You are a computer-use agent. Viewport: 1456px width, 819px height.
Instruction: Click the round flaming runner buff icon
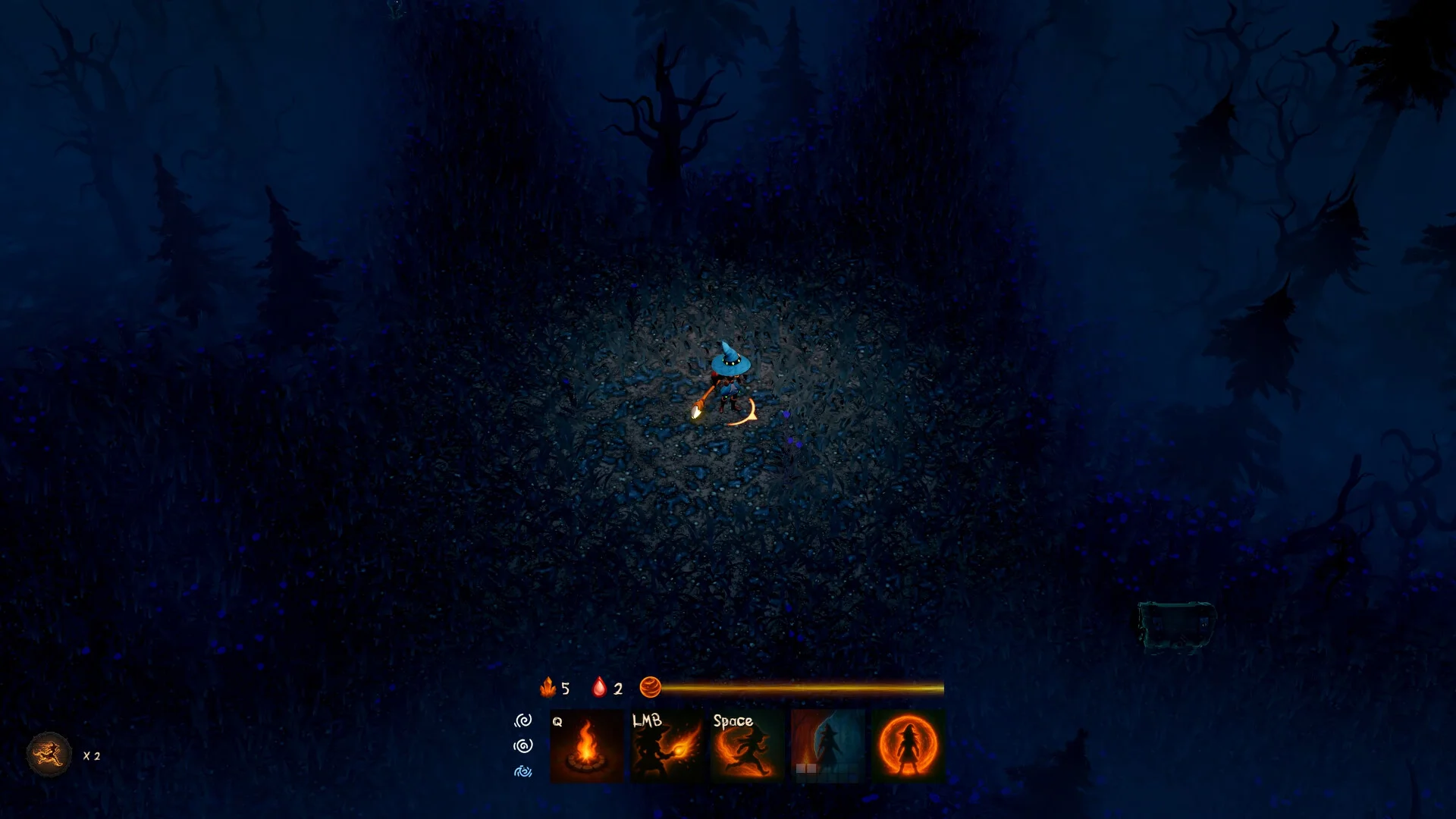(49, 755)
